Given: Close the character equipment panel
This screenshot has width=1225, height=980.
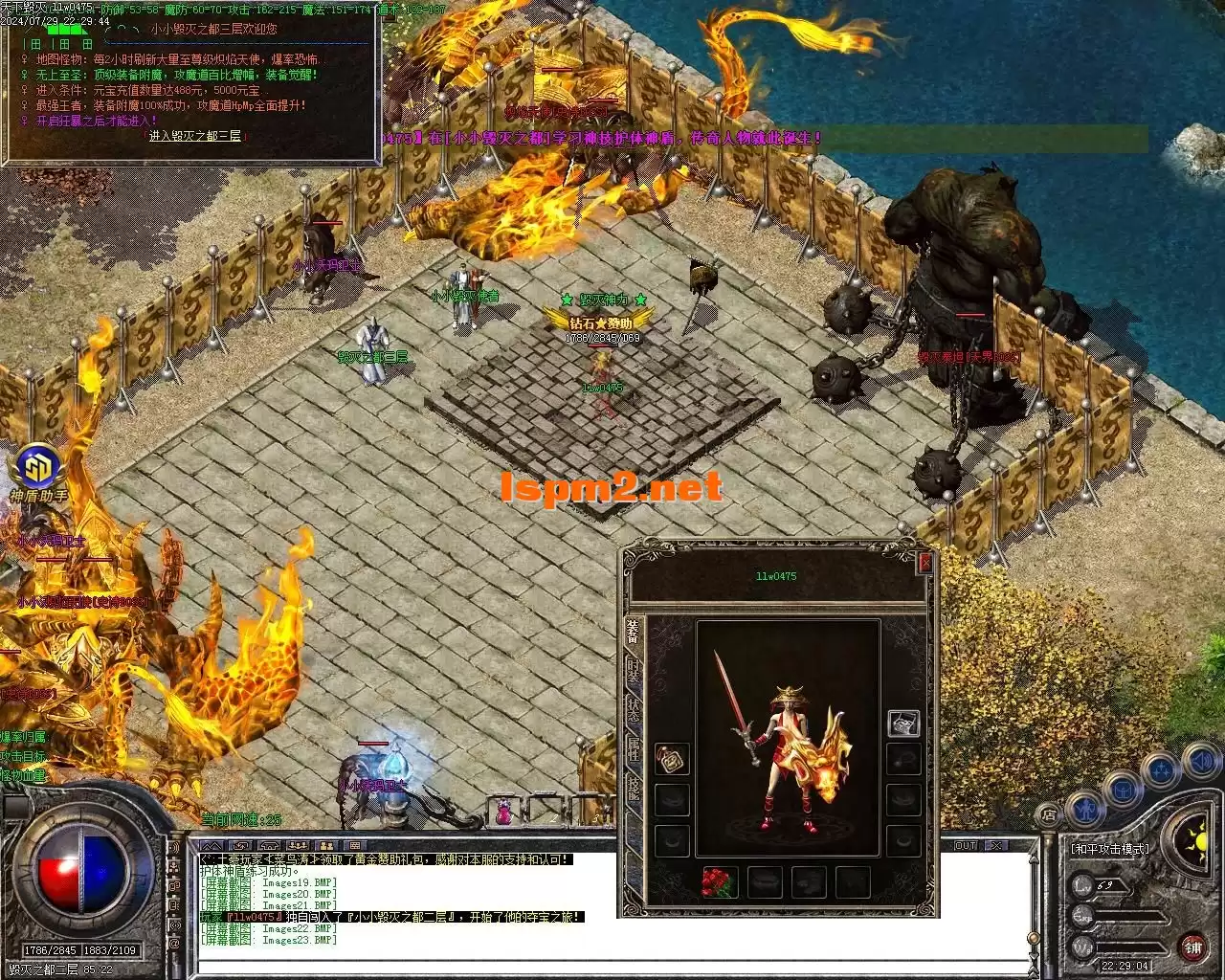Looking at the screenshot, I should (924, 564).
